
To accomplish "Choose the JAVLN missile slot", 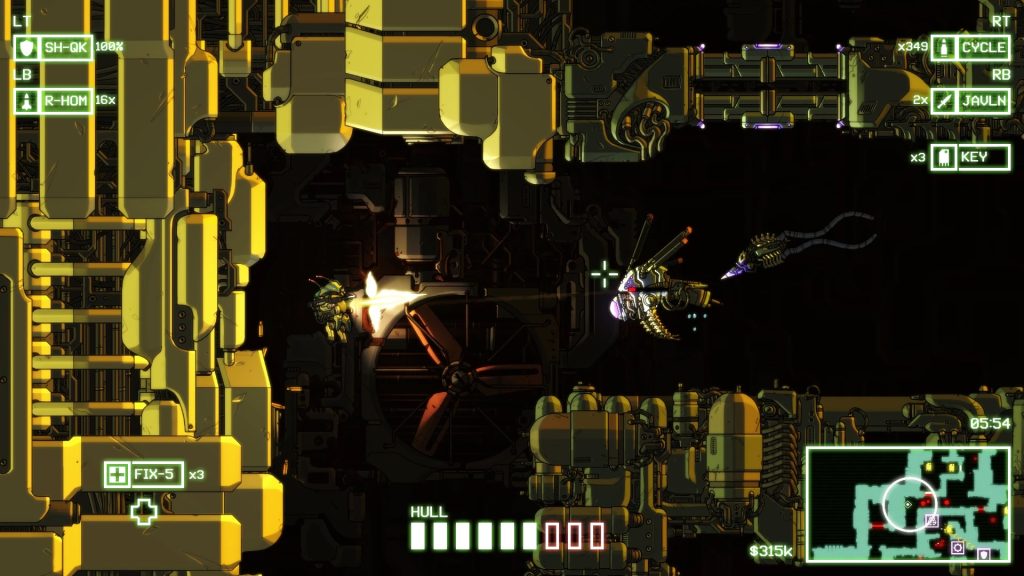I will tap(970, 100).
